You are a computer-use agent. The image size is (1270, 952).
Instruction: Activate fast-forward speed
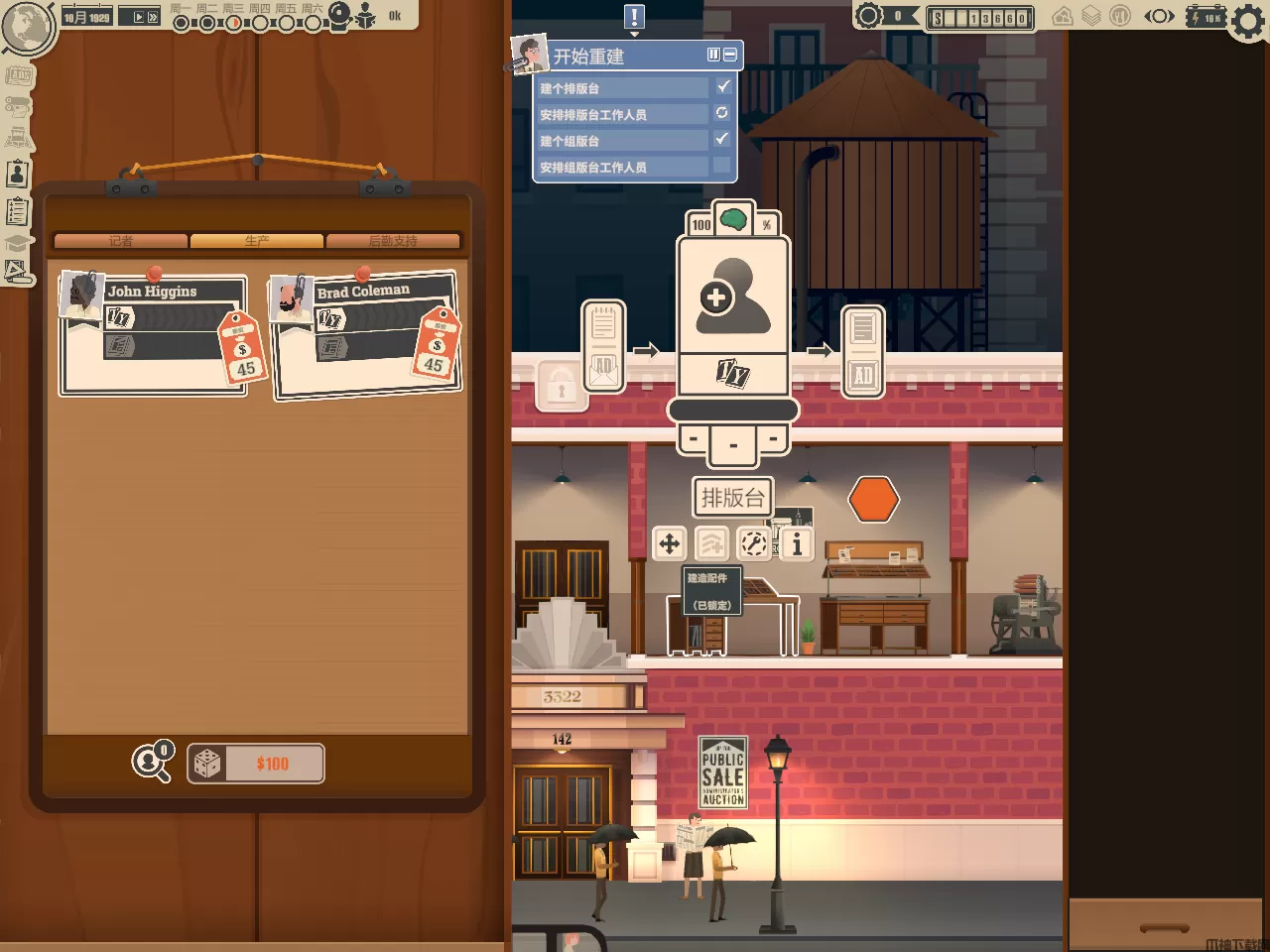tap(153, 17)
